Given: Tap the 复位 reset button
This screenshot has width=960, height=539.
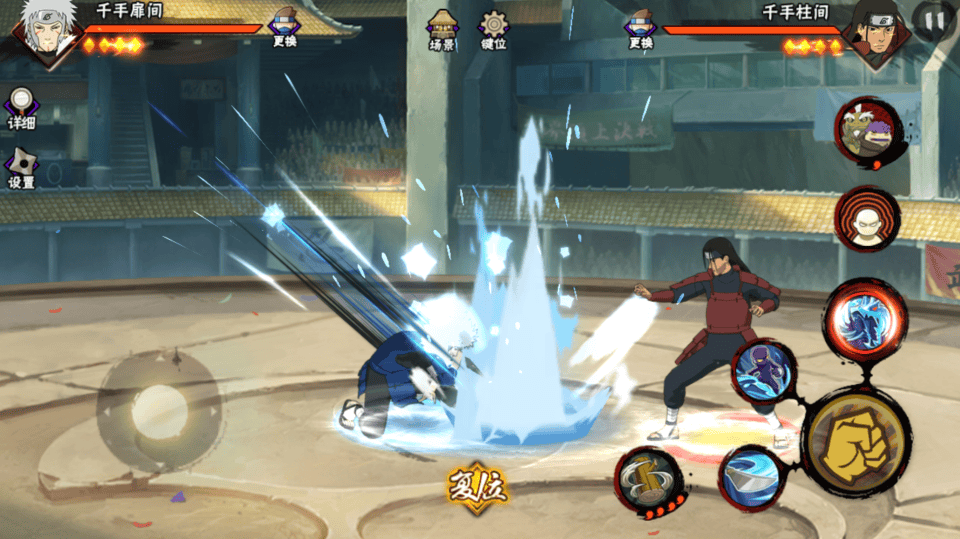Looking at the screenshot, I should coord(478,487).
